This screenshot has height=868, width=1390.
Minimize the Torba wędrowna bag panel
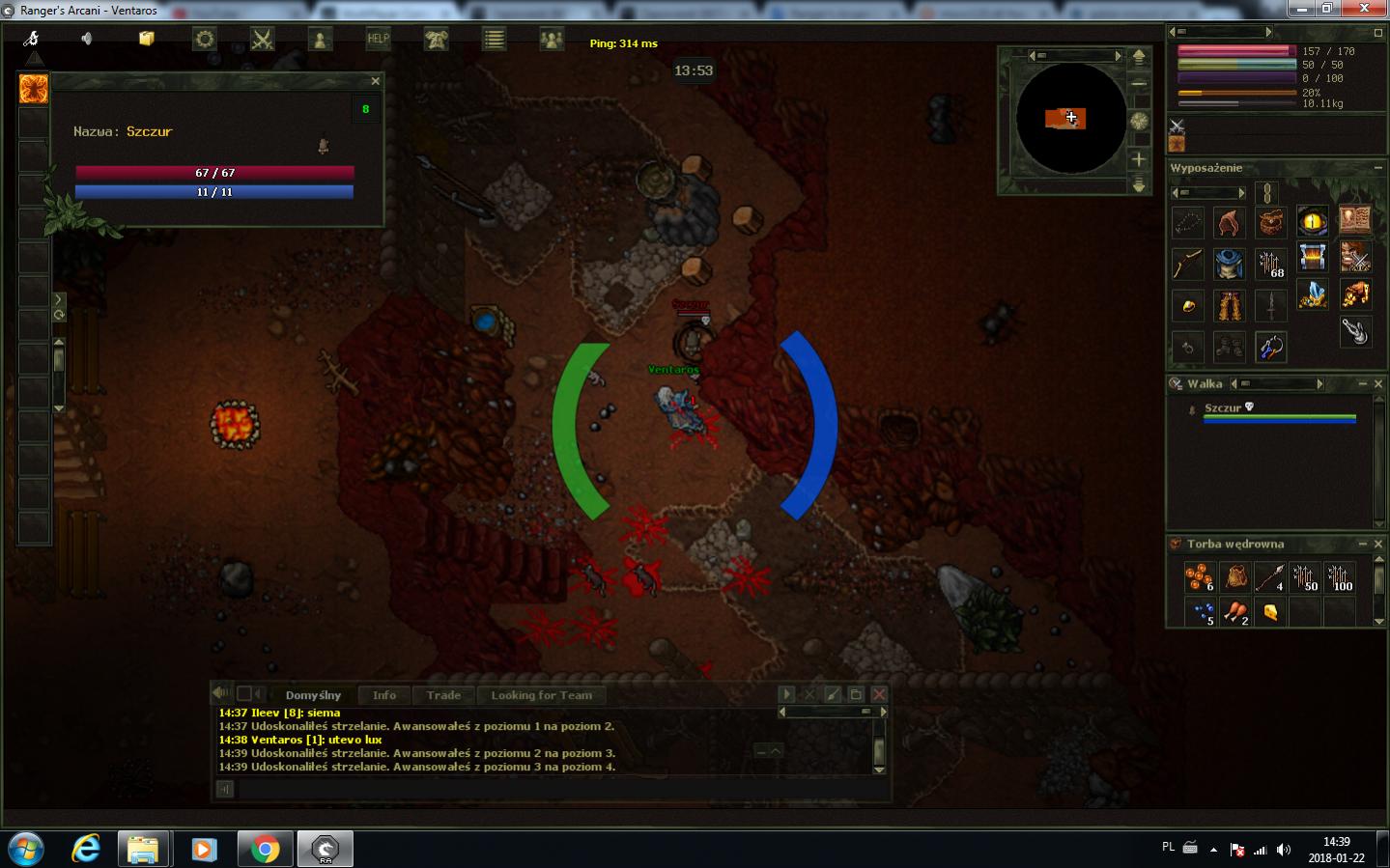point(1363,545)
